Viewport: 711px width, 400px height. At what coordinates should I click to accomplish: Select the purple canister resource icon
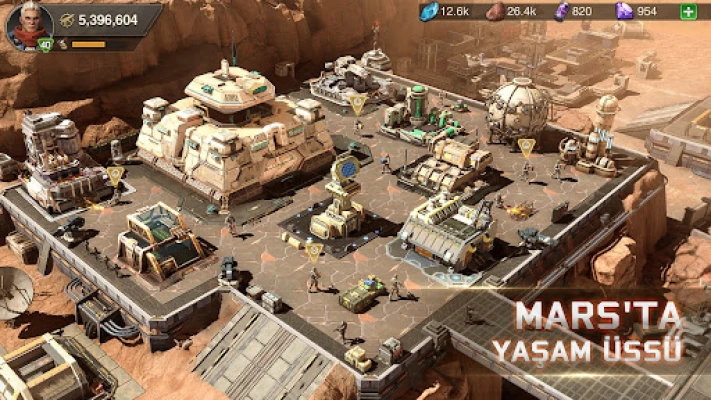562,11
